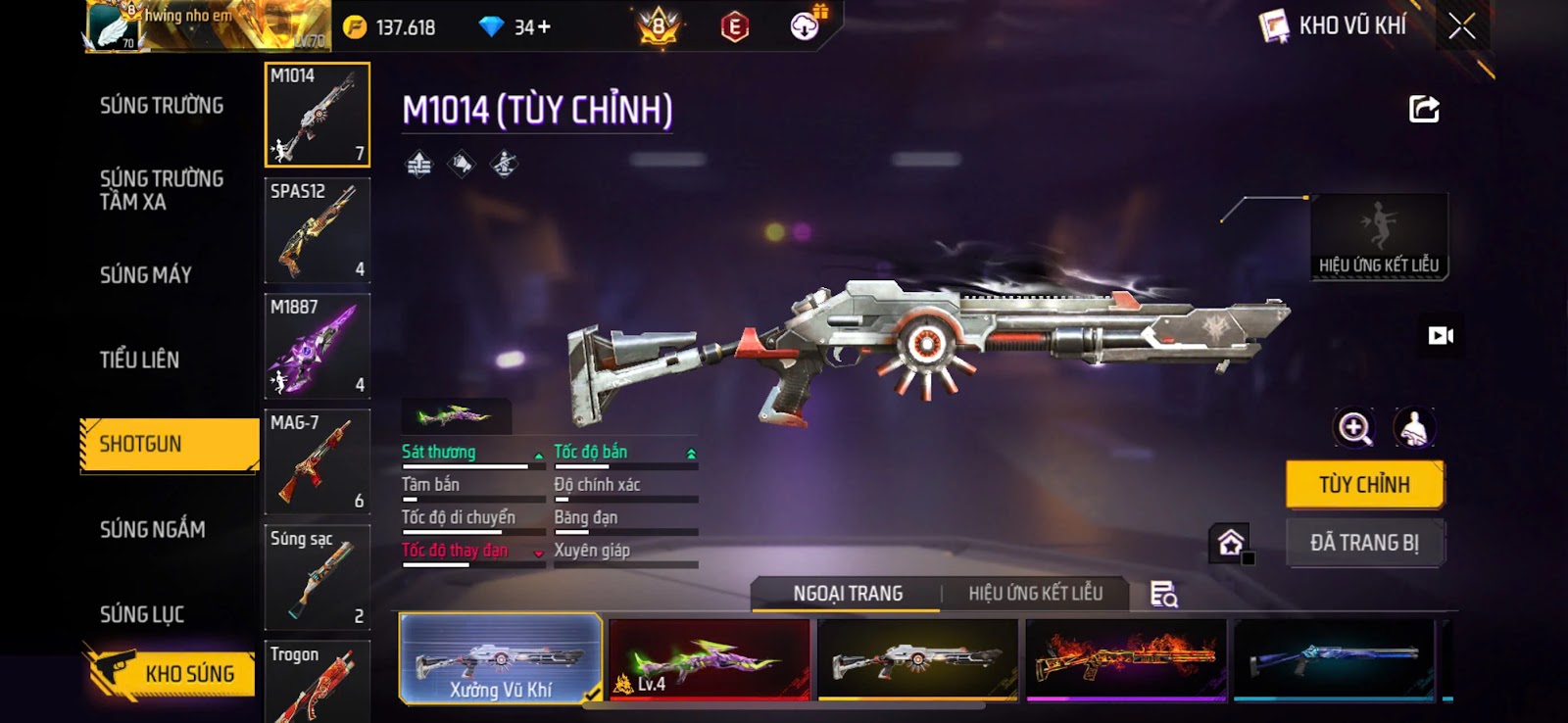This screenshot has width=1568, height=723.
Task: Open the KHO SÚNG gun storage
Action: click(x=171, y=673)
